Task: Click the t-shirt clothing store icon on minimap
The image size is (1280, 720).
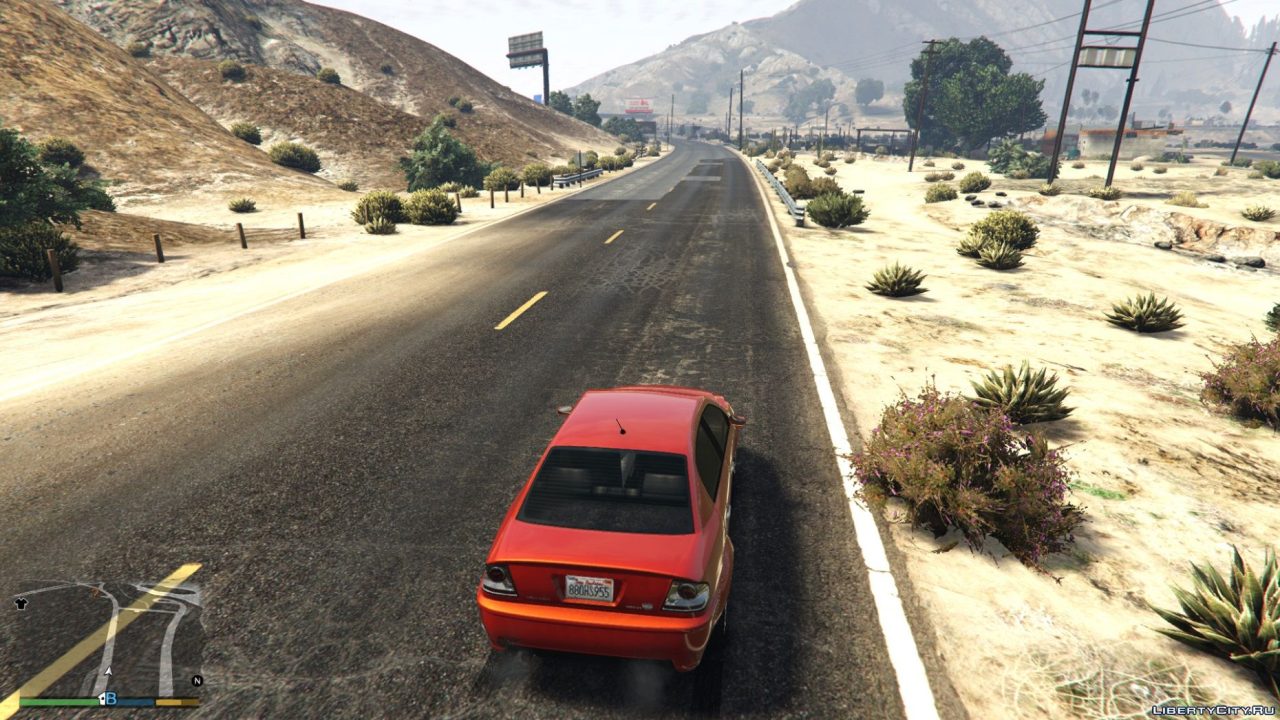Action: [21, 603]
